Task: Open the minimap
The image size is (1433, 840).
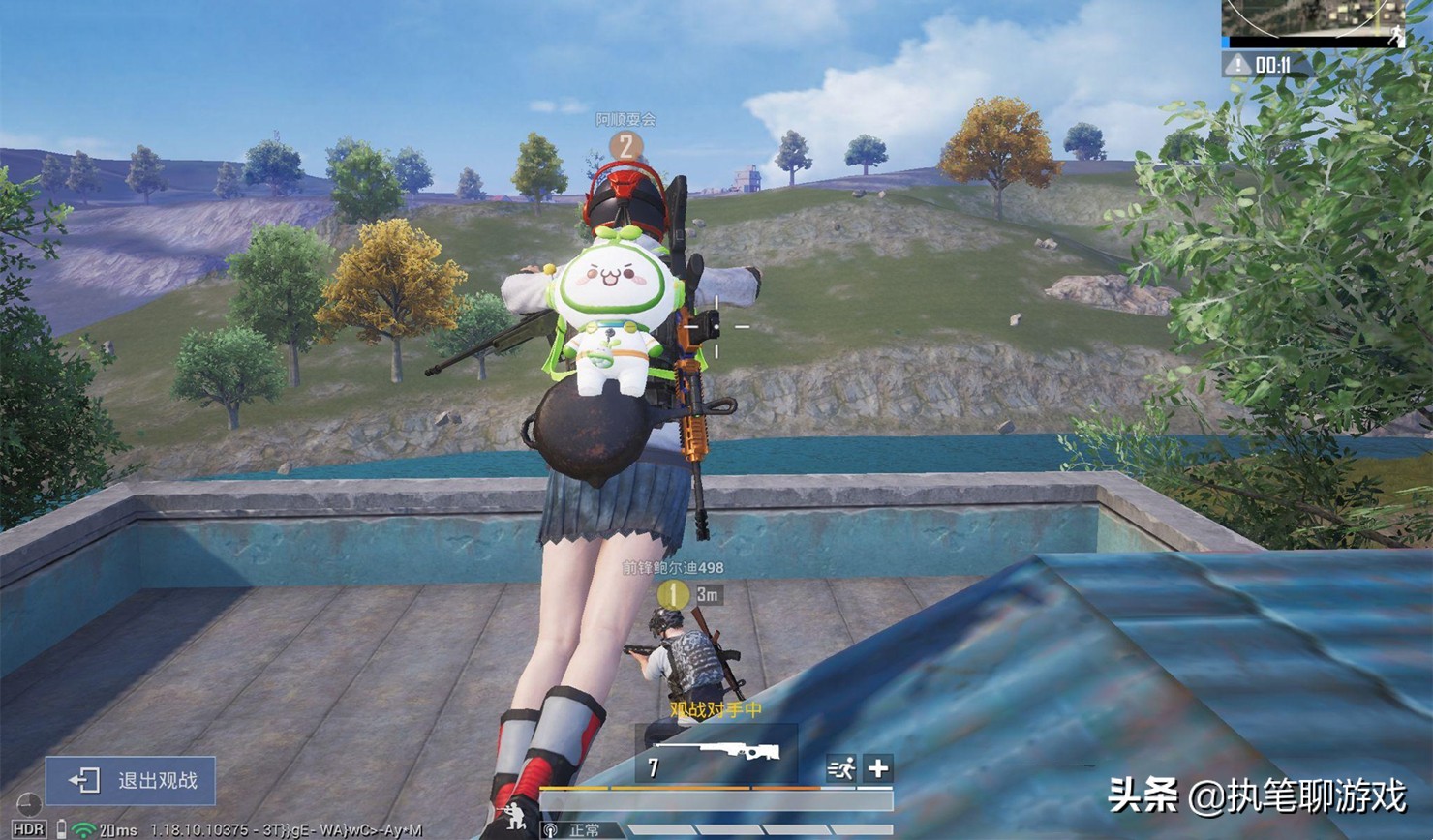Action: coord(1315,22)
